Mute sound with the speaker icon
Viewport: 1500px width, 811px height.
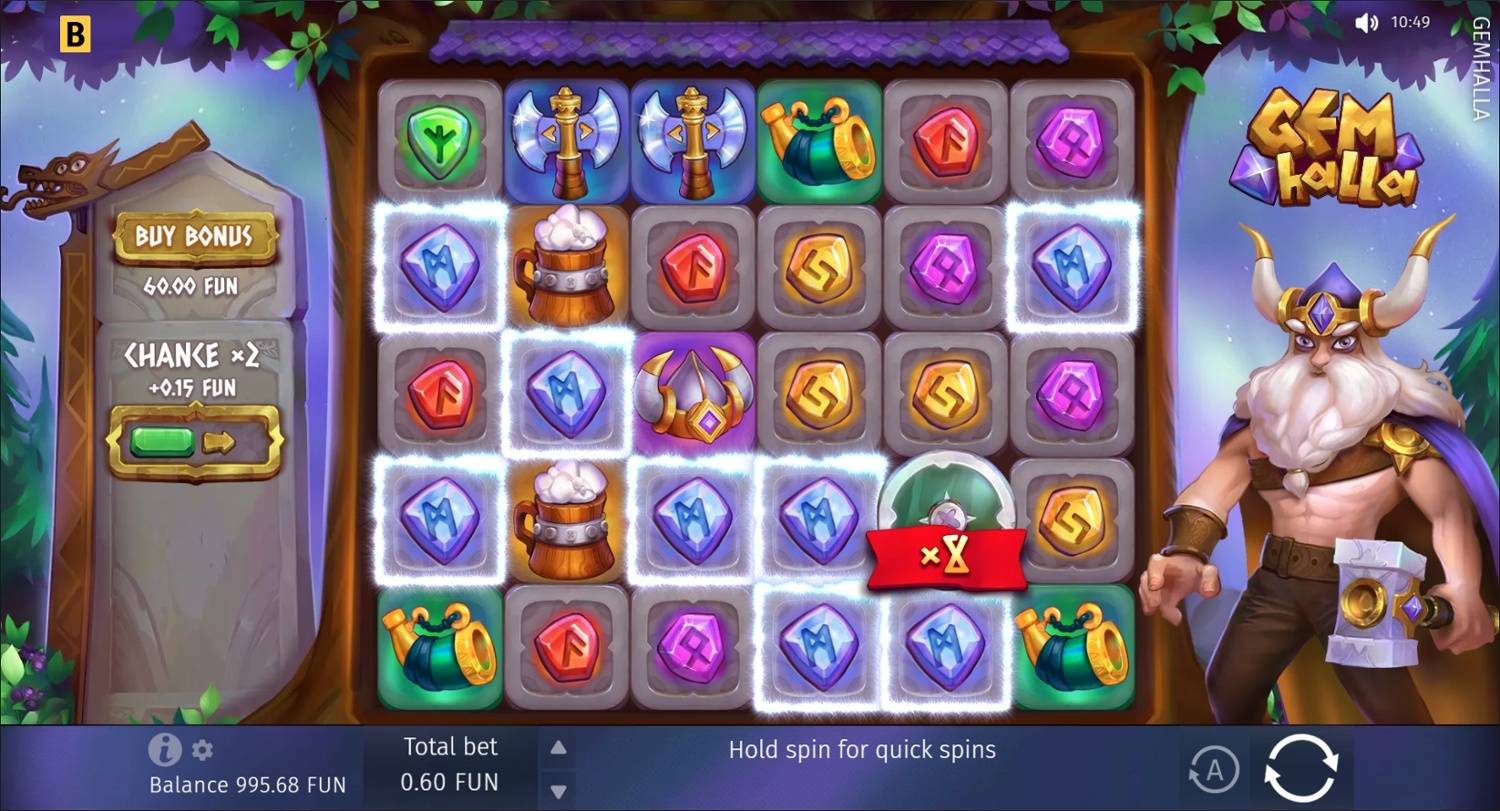1365,22
